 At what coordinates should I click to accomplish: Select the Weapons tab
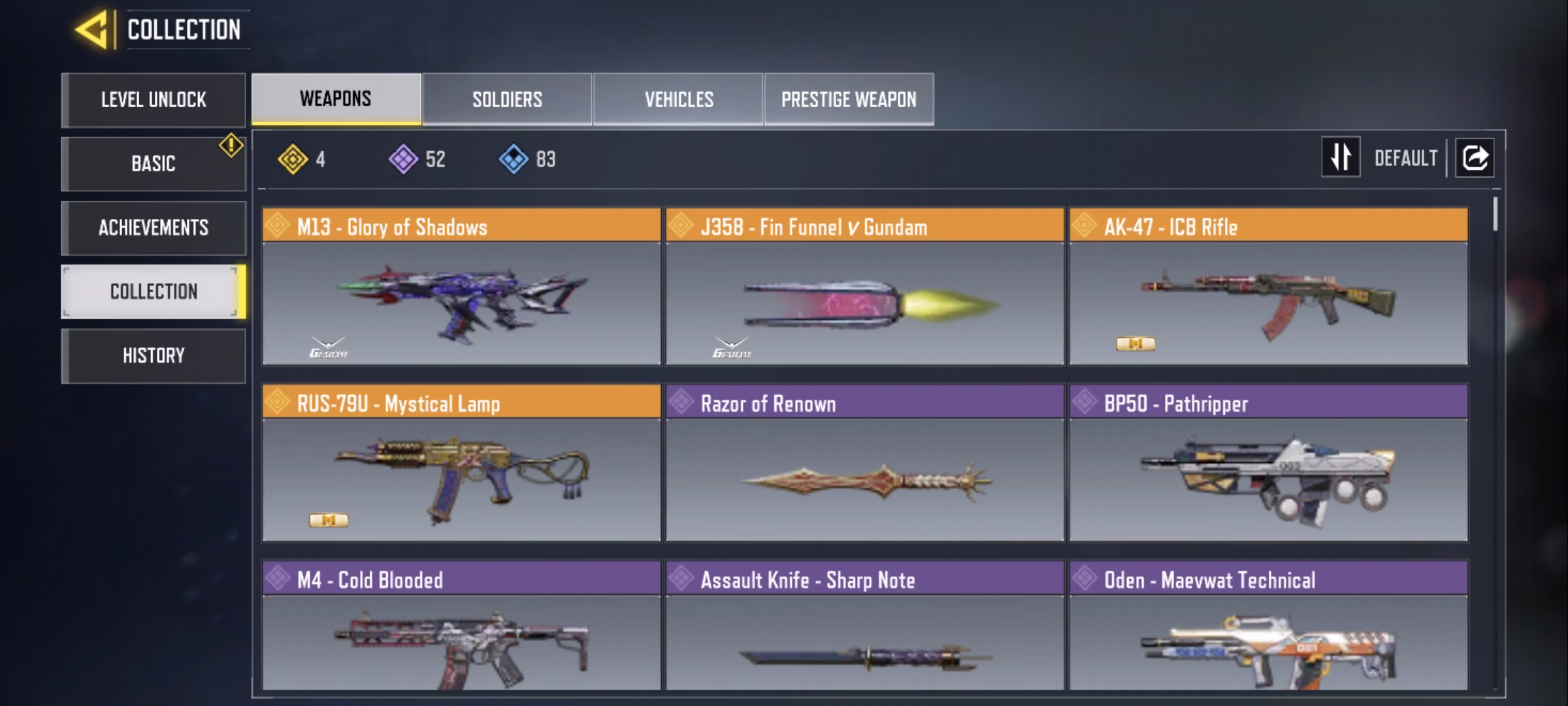[x=336, y=99]
